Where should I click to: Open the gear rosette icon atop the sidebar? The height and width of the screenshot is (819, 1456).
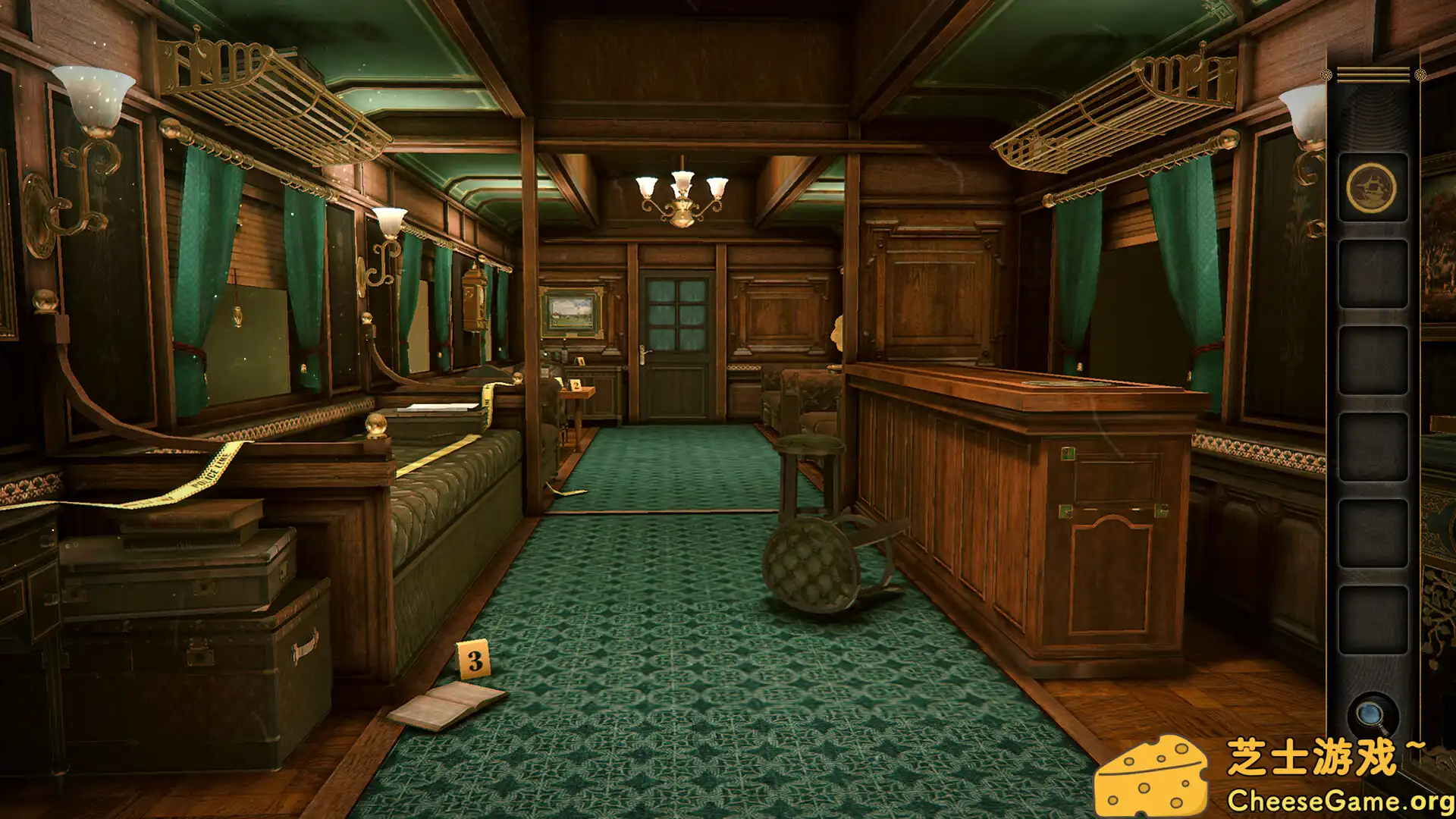point(1419,74)
